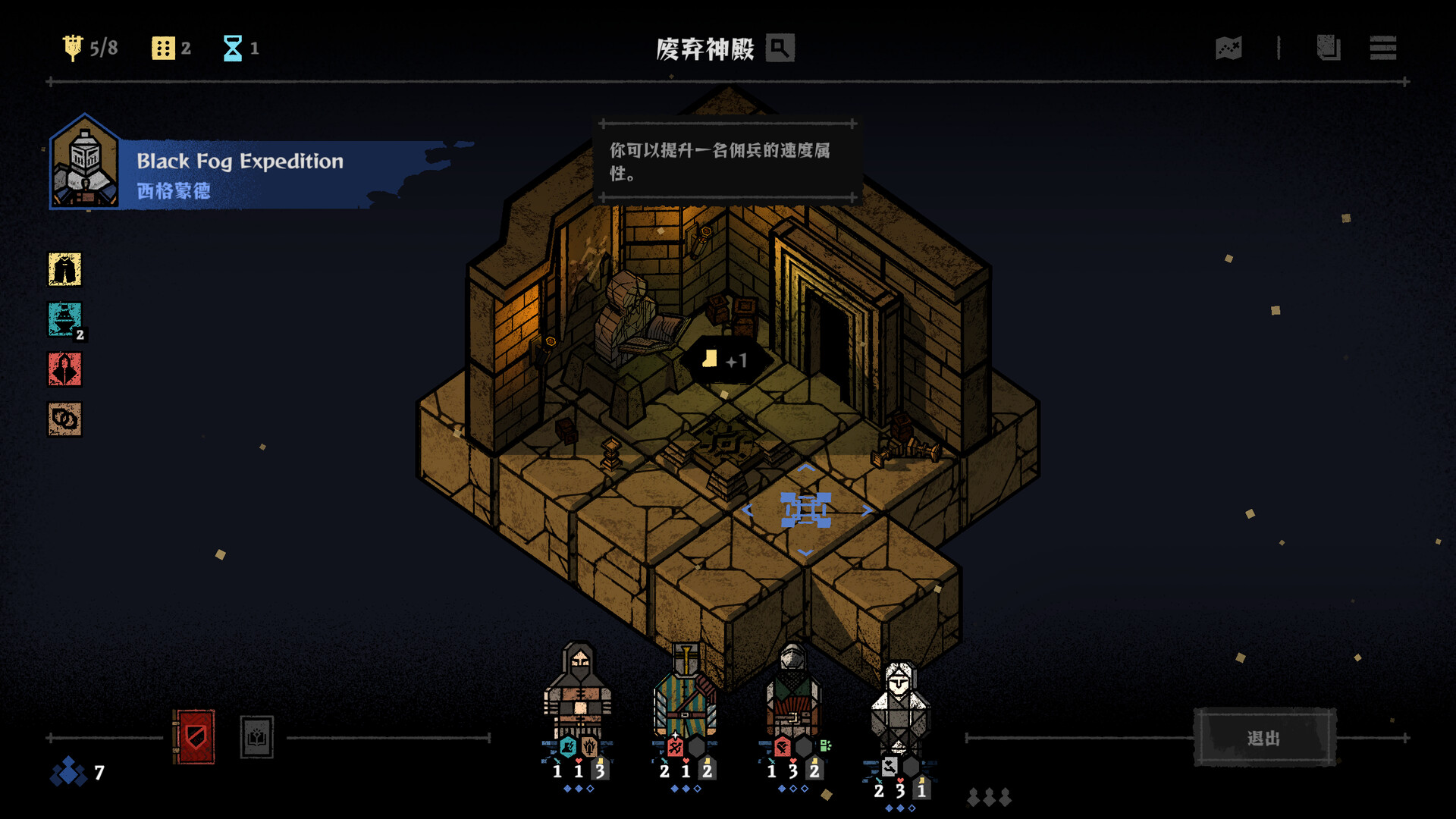Viewport: 1456px width, 819px height.
Task: Select the hooded mercenary portrait at bottom
Action: (578, 698)
